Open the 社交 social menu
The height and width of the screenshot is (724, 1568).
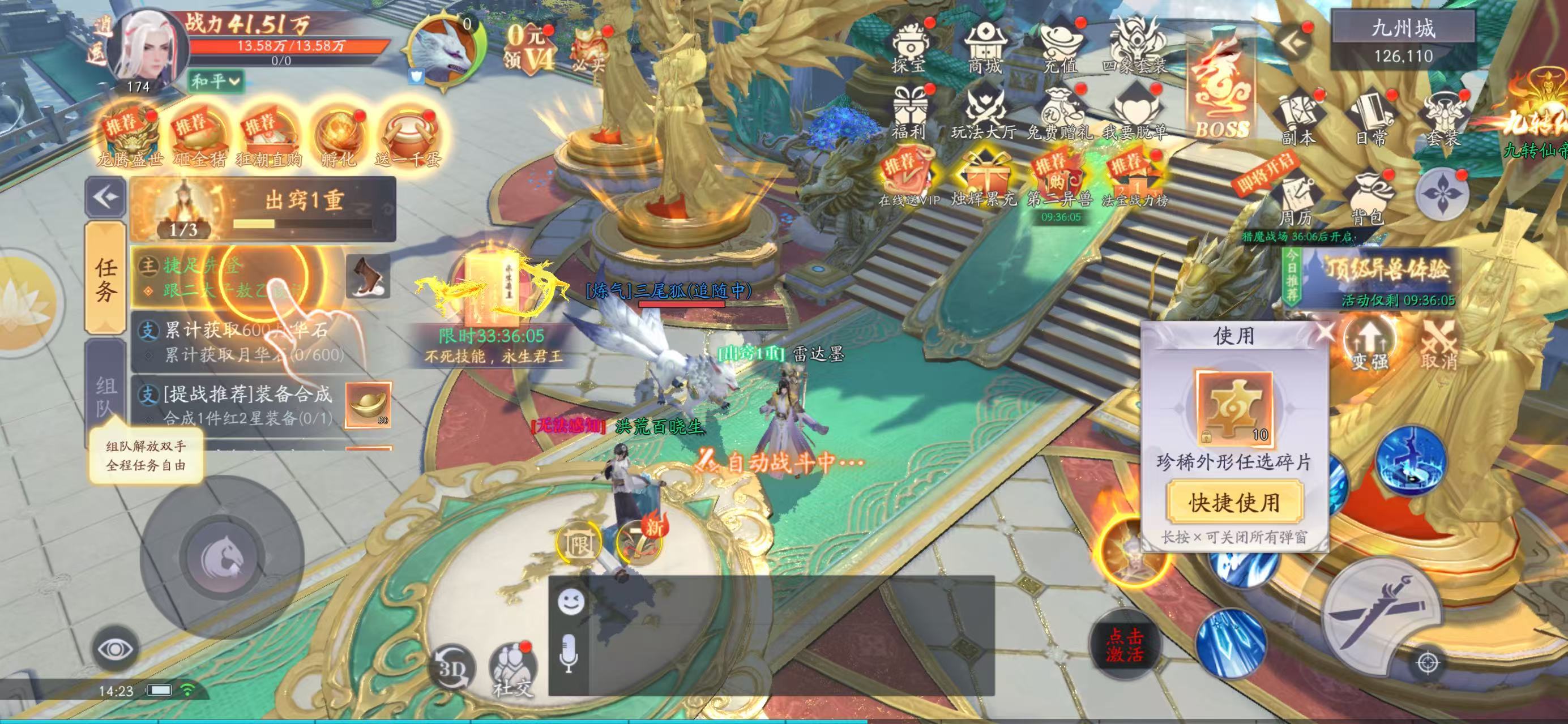pyautogui.click(x=511, y=668)
